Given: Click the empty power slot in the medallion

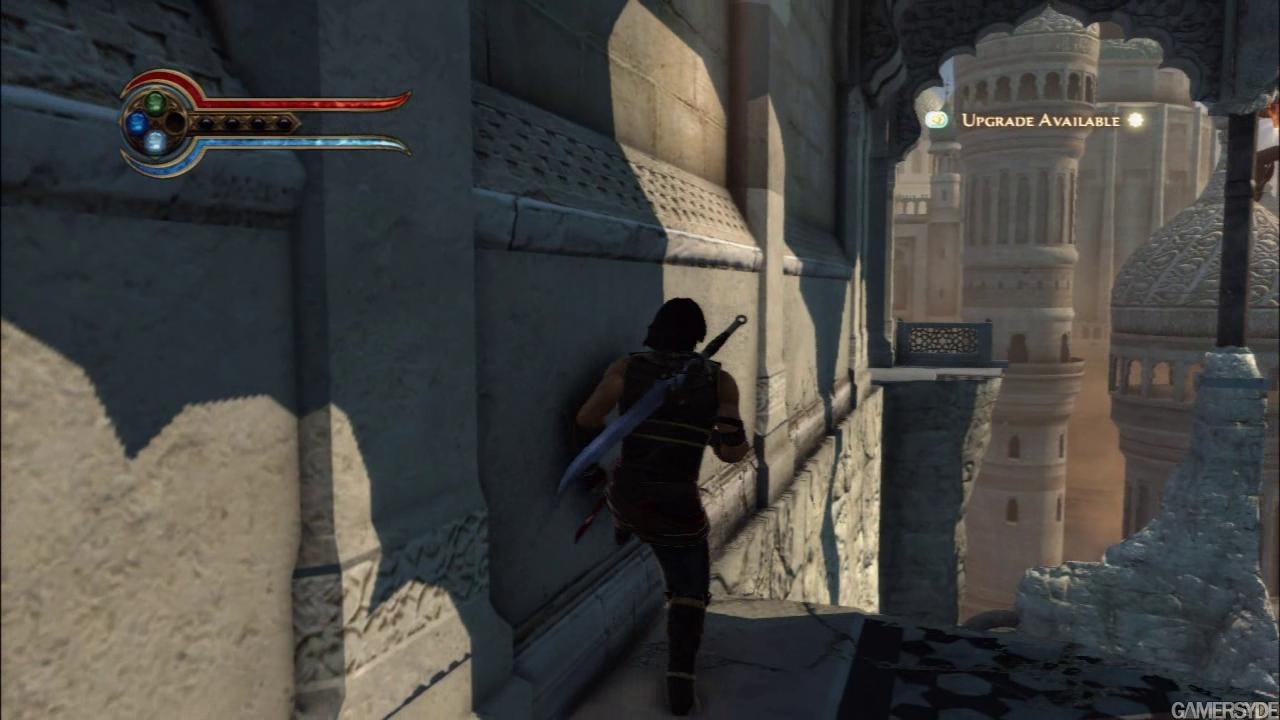Looking at the screenshot, I should [175, 123].
